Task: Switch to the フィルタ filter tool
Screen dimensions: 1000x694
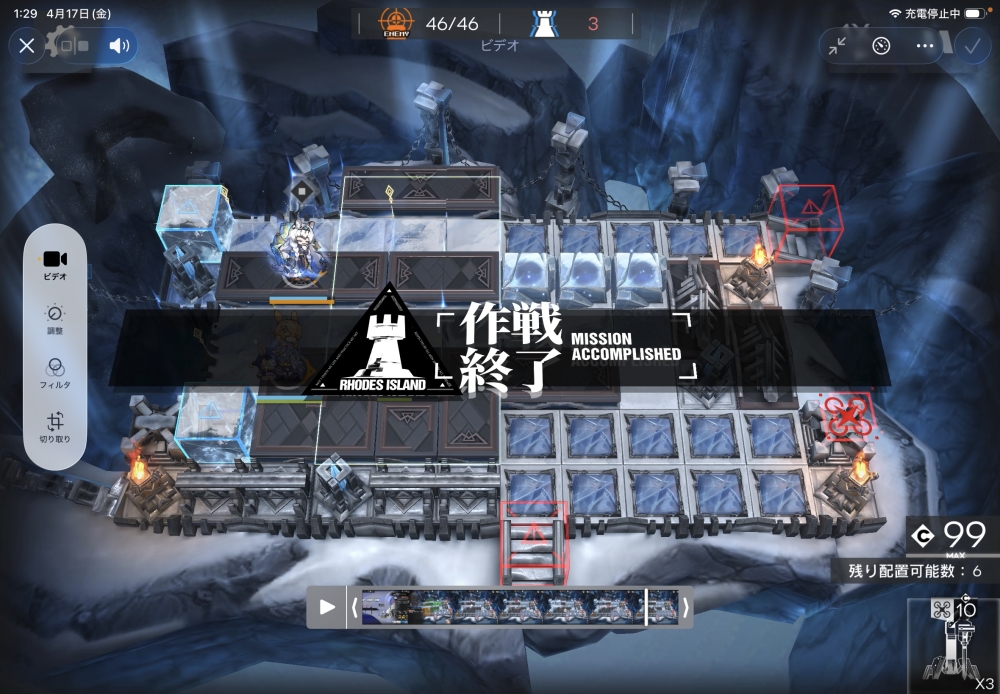Action: pos(55,372)
